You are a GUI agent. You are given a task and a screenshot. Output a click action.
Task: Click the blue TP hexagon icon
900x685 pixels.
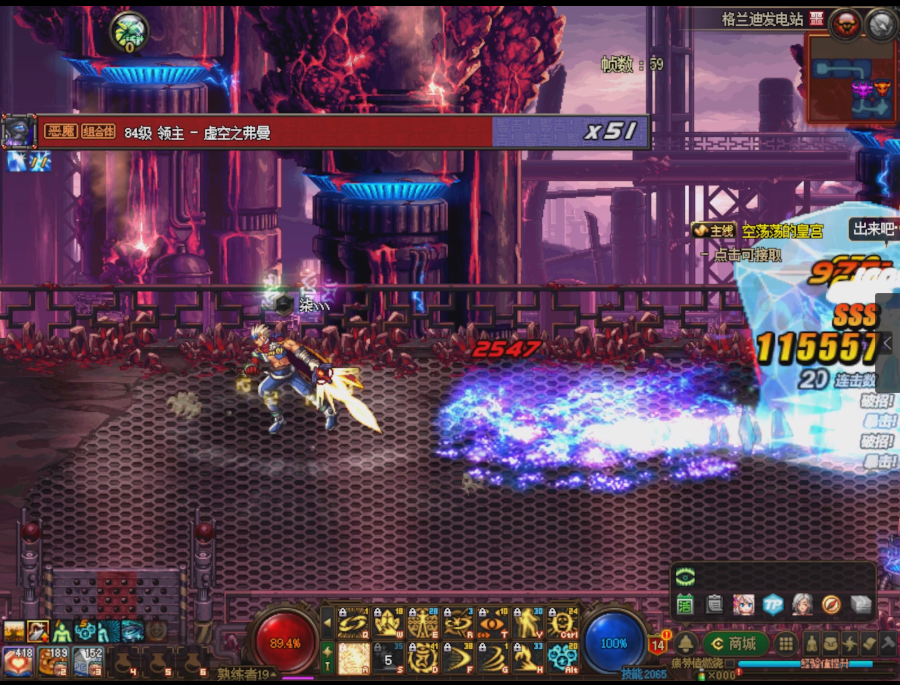click(771, 604)
